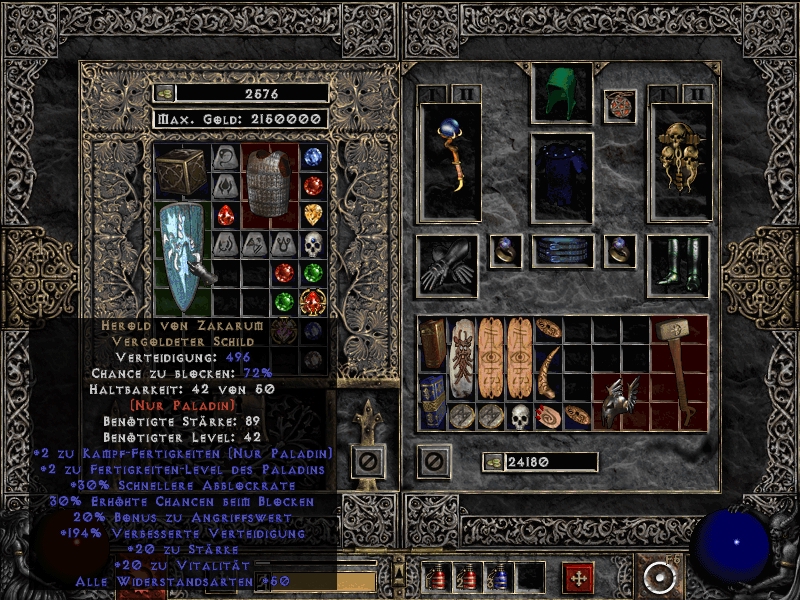The width and height of the screenshot is (800, 600).
Task: Select the equipped belt slot
Action: 562,251
